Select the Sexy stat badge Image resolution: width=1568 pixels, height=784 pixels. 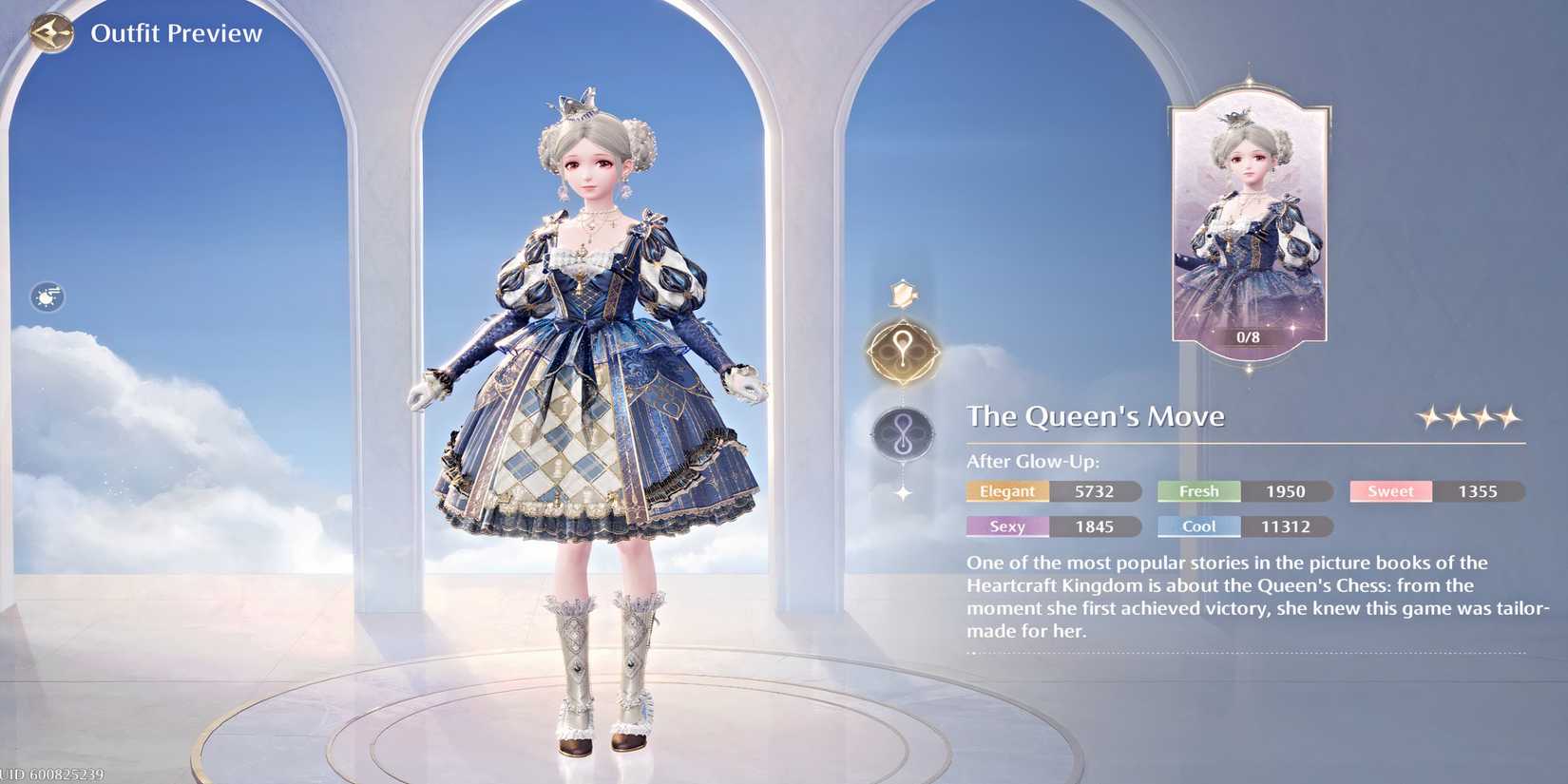1007,526
